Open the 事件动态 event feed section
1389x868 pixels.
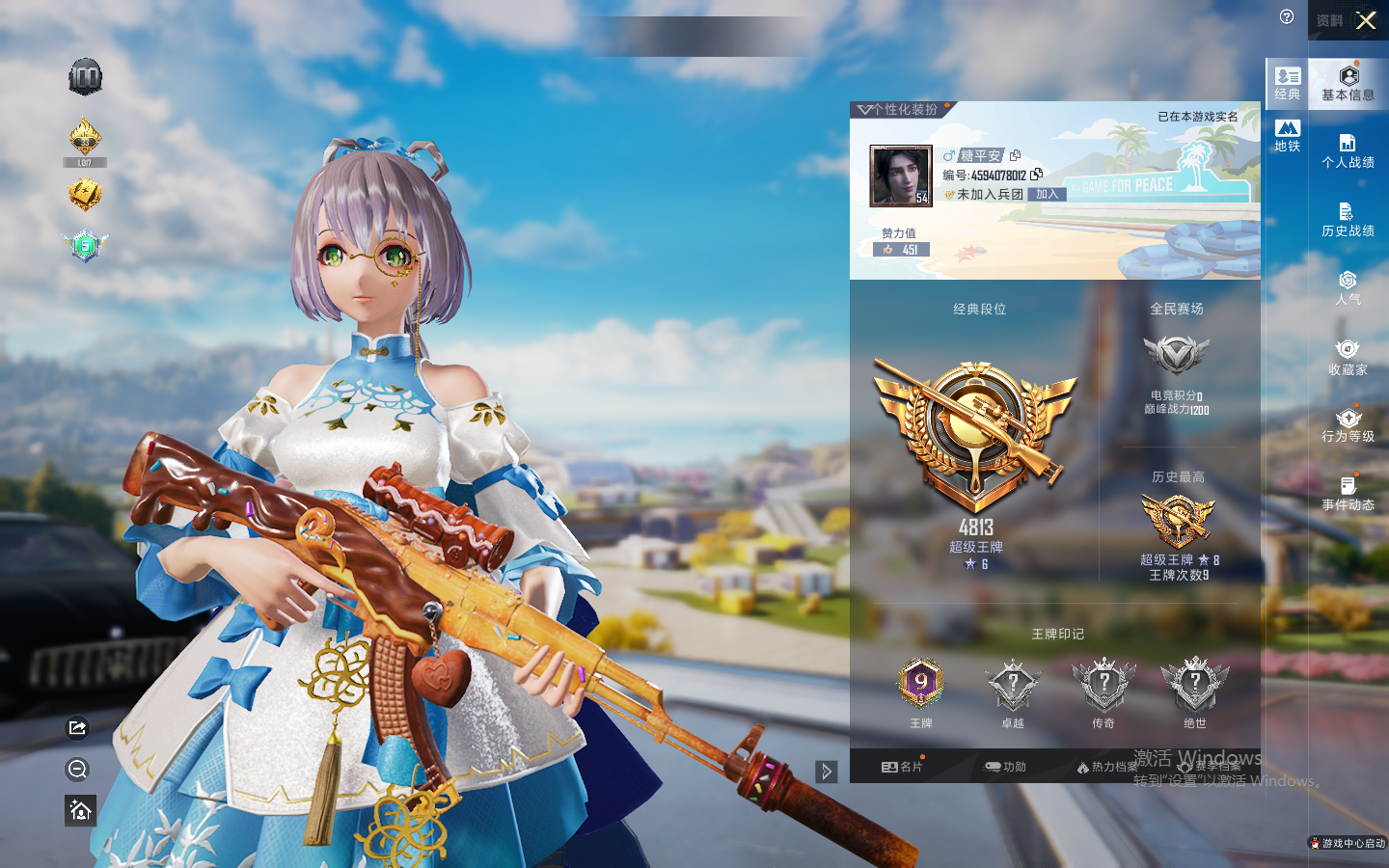[1348, 493]
